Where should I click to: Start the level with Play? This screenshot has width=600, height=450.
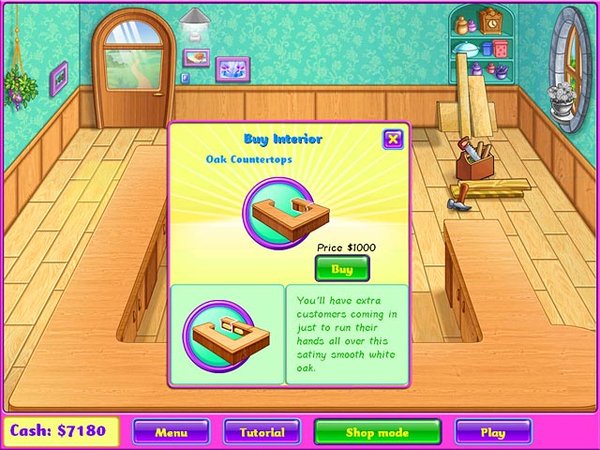pos(493,432)
